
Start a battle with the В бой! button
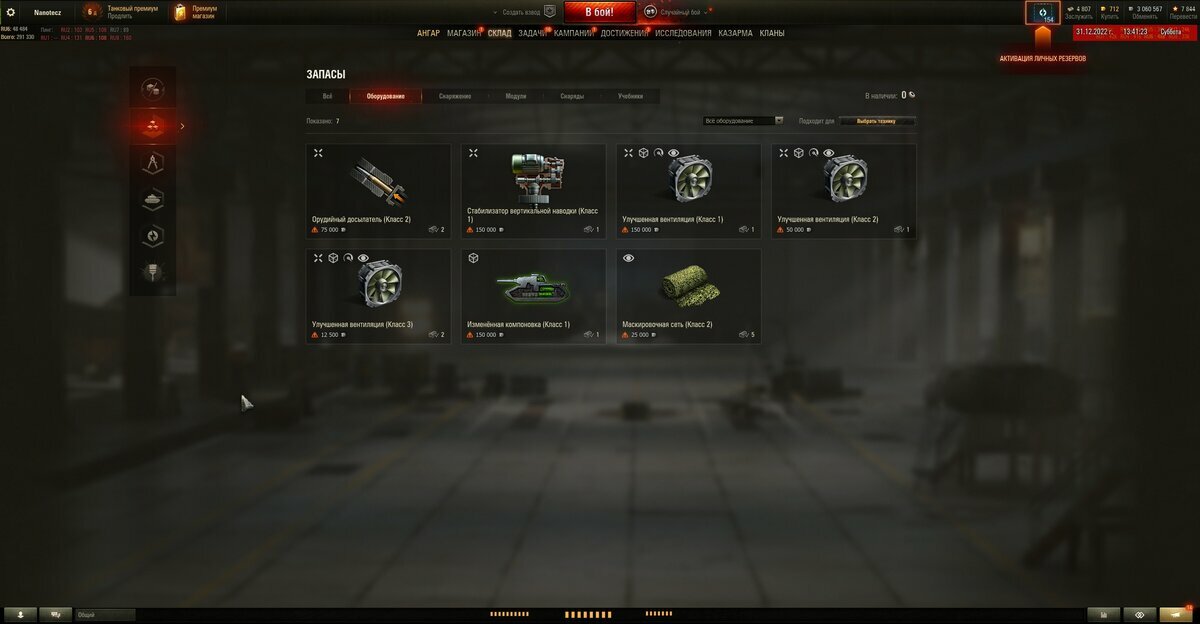(x=599, y=12)
